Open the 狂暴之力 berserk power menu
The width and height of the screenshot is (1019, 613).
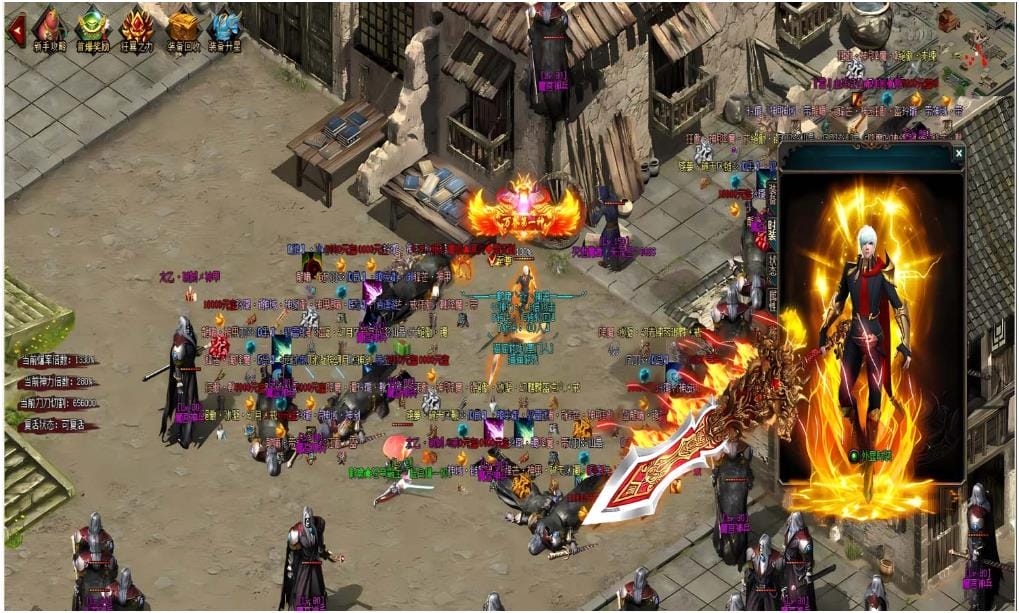[137, 29]
